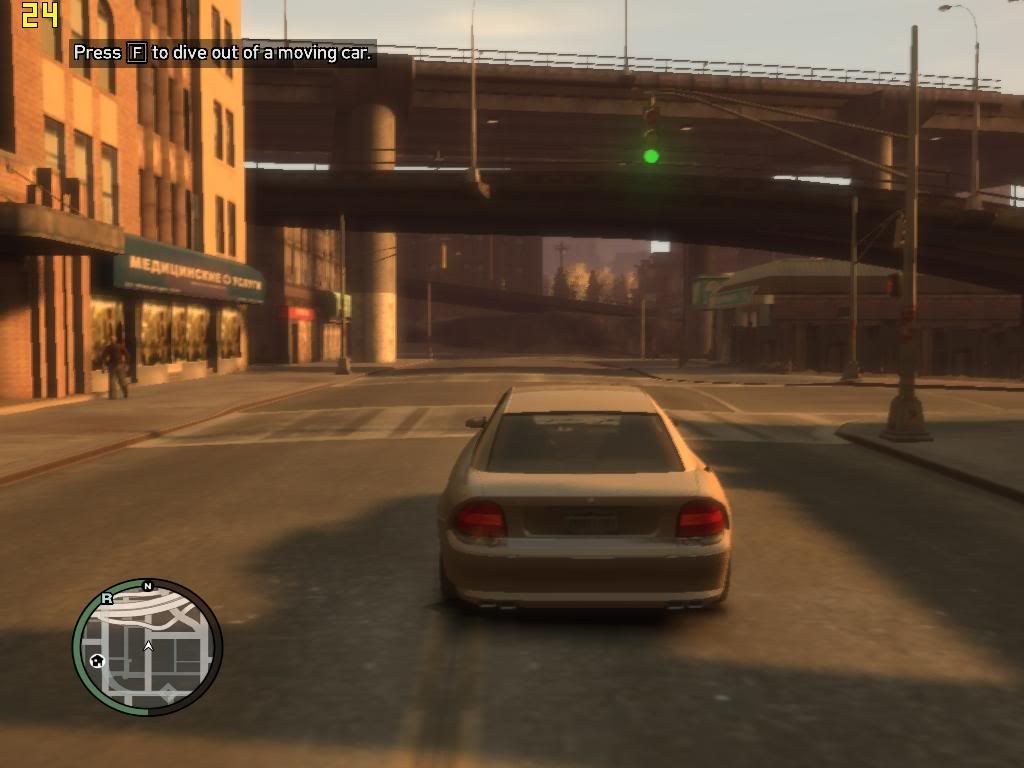The width and height of the screenshot is (1024, 768).
Task: Click the player arrow on the minimap
Action: tap(148, 647)
